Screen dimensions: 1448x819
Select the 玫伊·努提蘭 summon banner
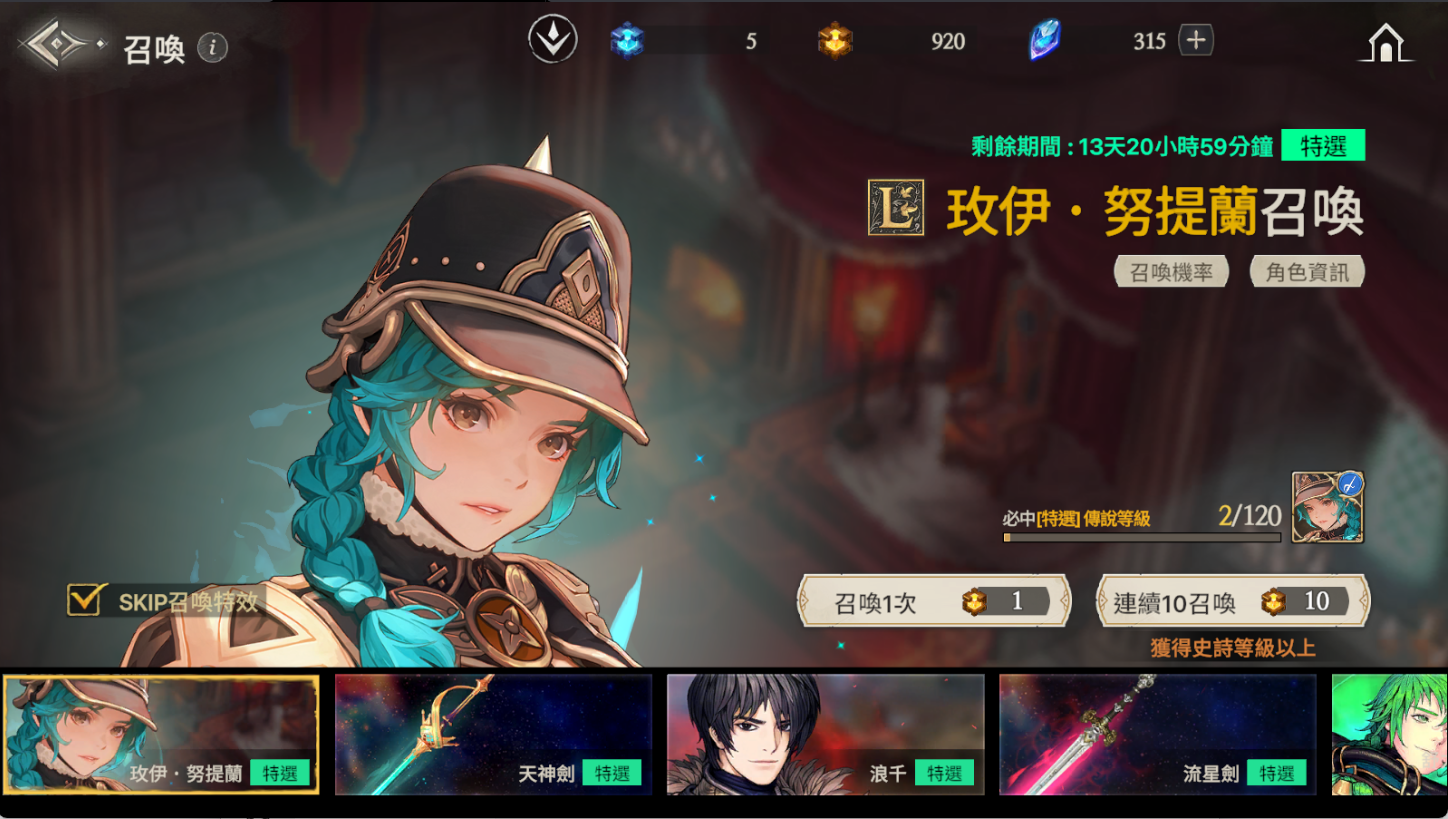point(161,735)
